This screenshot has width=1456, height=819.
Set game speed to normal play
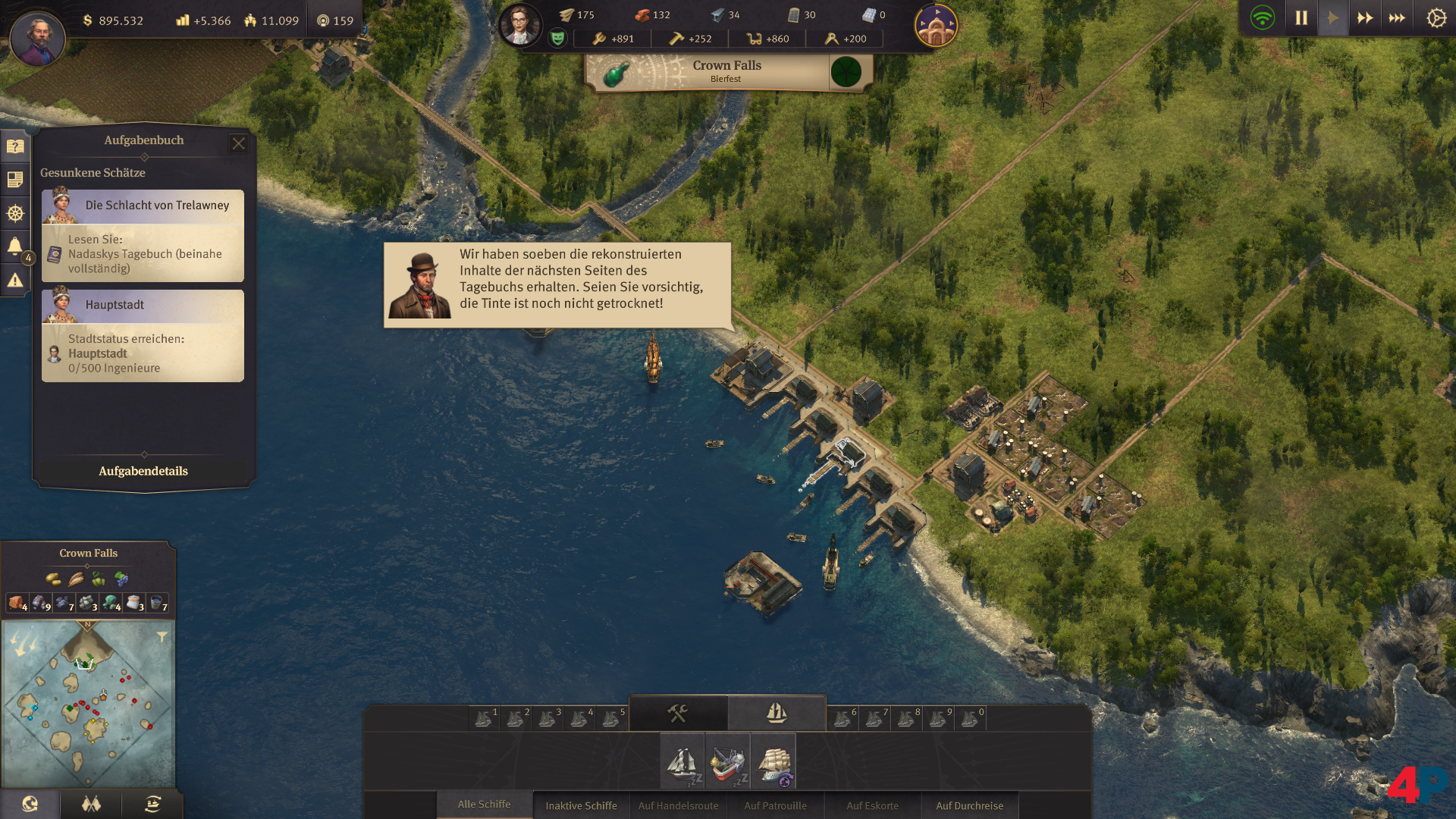[x=1333, y=18]
